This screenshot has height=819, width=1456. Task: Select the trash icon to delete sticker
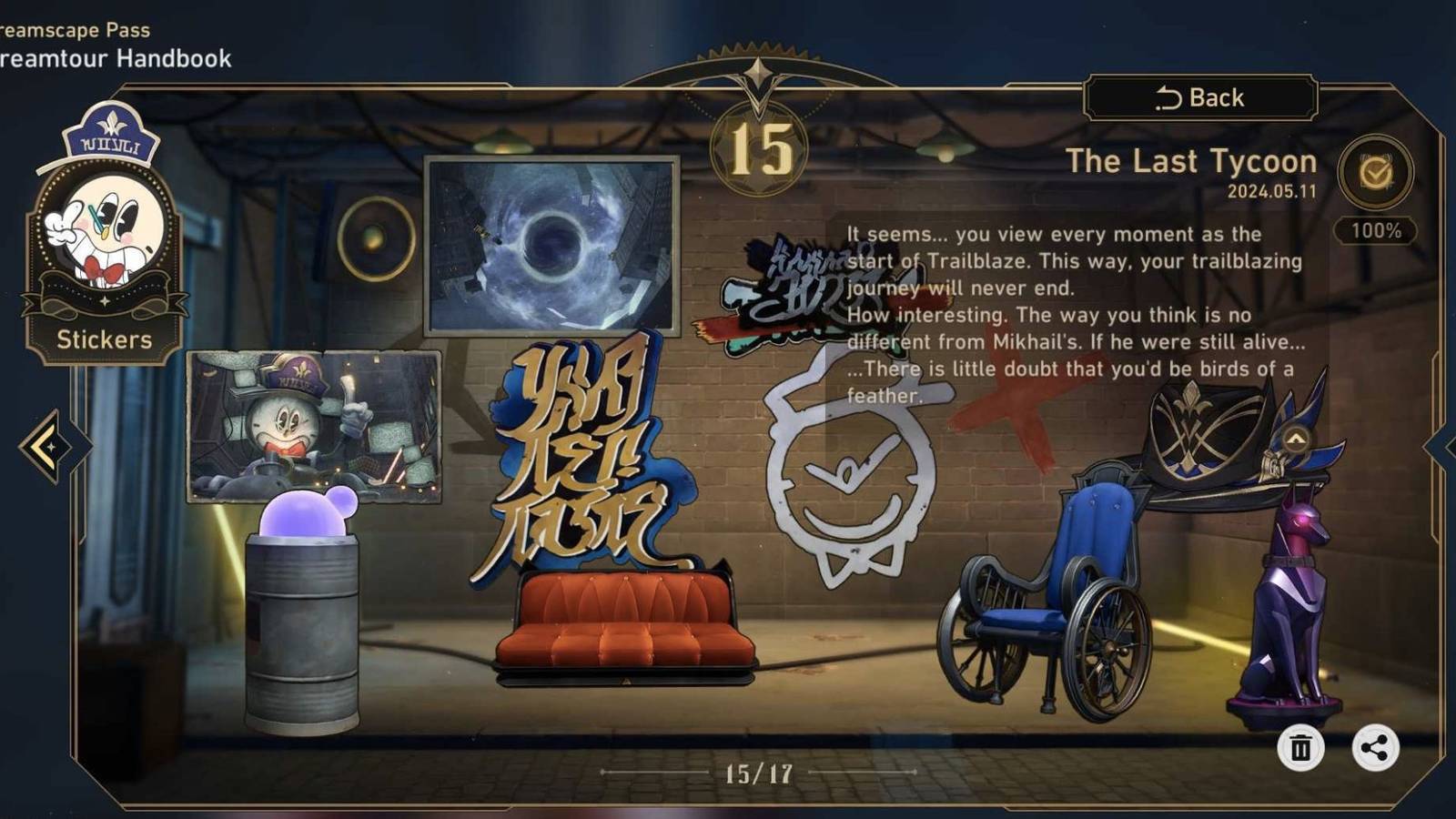pos(1302,748)
